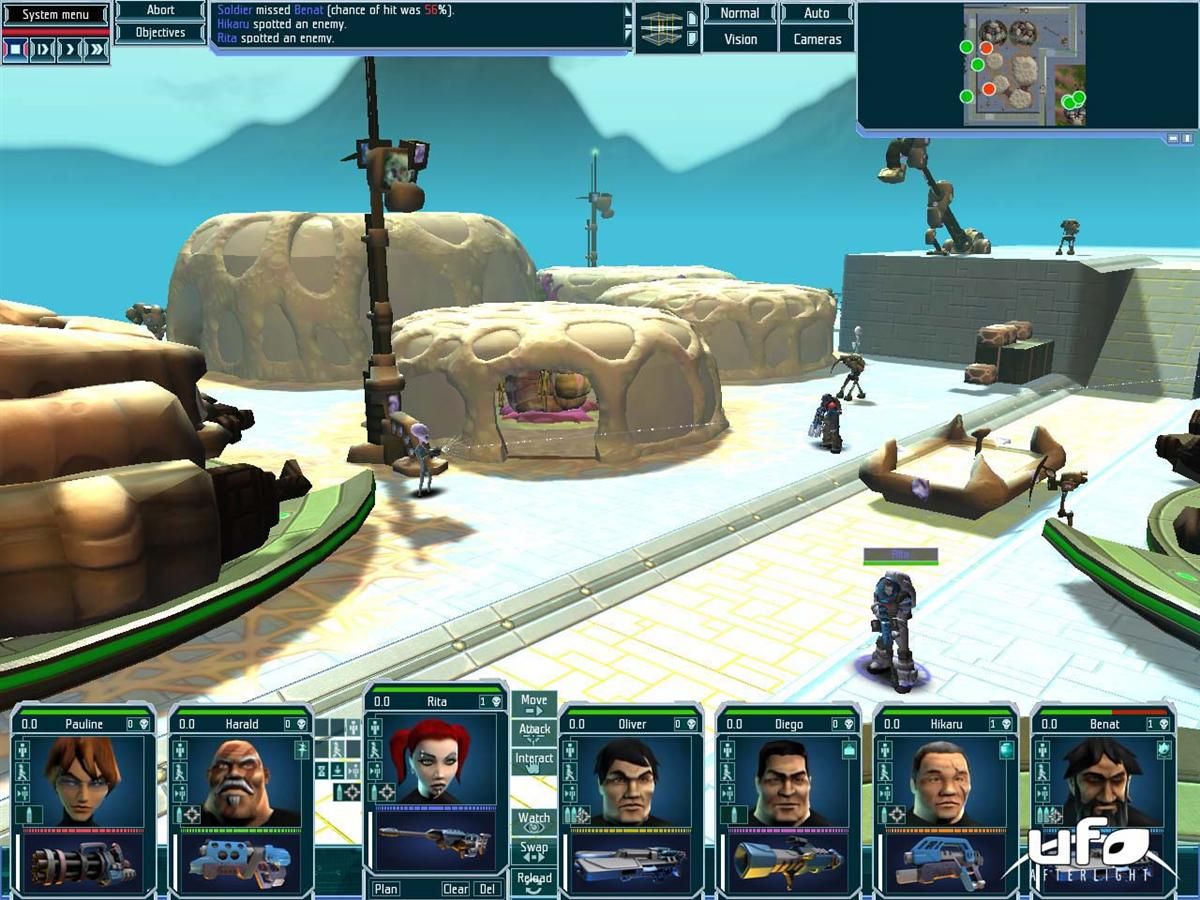Select Harald's soldier portrait
Screen dimensions: 1200x900
(240, 782)
